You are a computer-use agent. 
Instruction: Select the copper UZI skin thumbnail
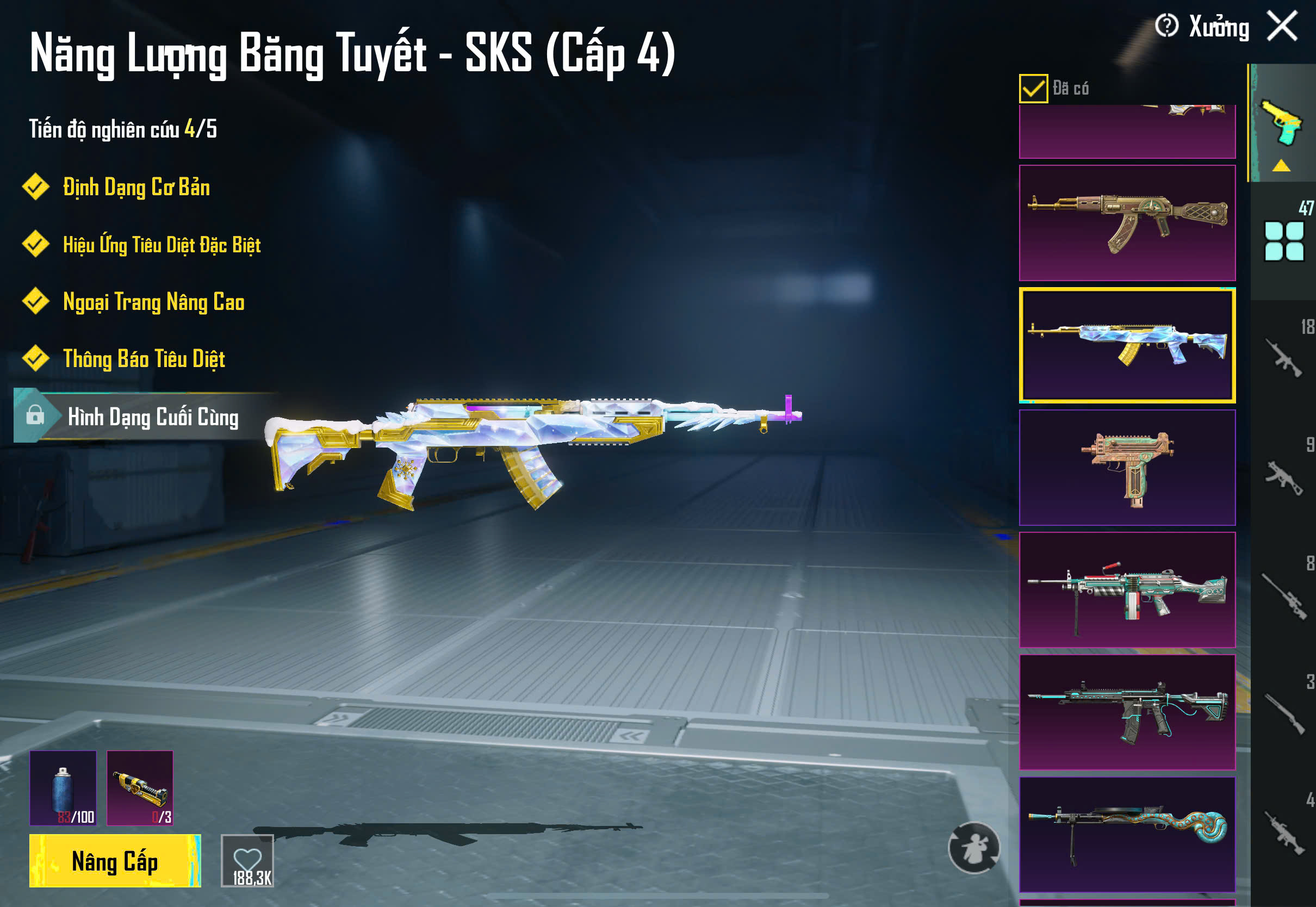[x=1127, y=468]
